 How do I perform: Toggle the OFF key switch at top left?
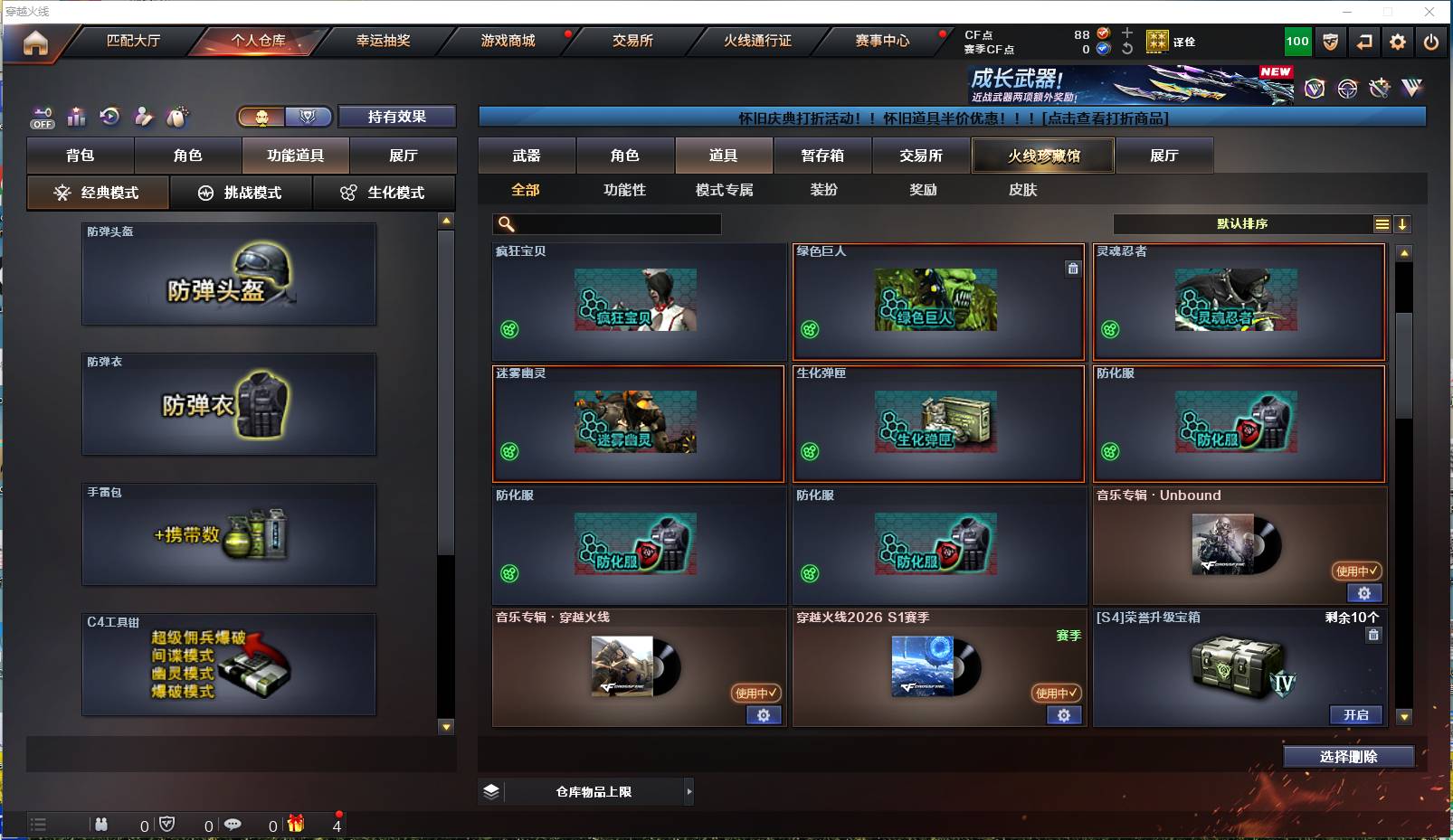42,117
